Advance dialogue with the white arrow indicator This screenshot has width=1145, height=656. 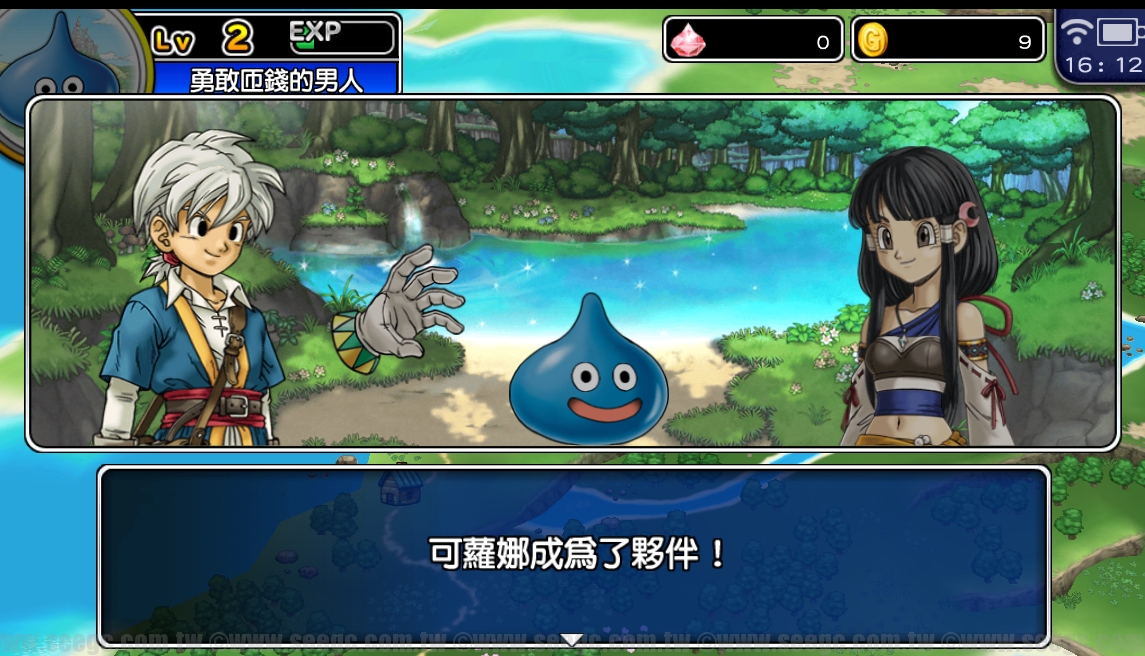(571, 639)
